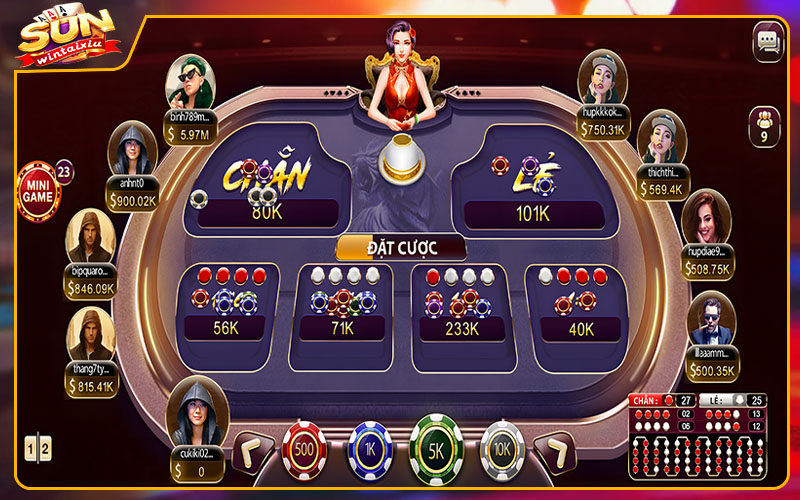The image size is (800, 500).
Task: Show more chip values with right arrow
Action: click(x=554, y=452)
